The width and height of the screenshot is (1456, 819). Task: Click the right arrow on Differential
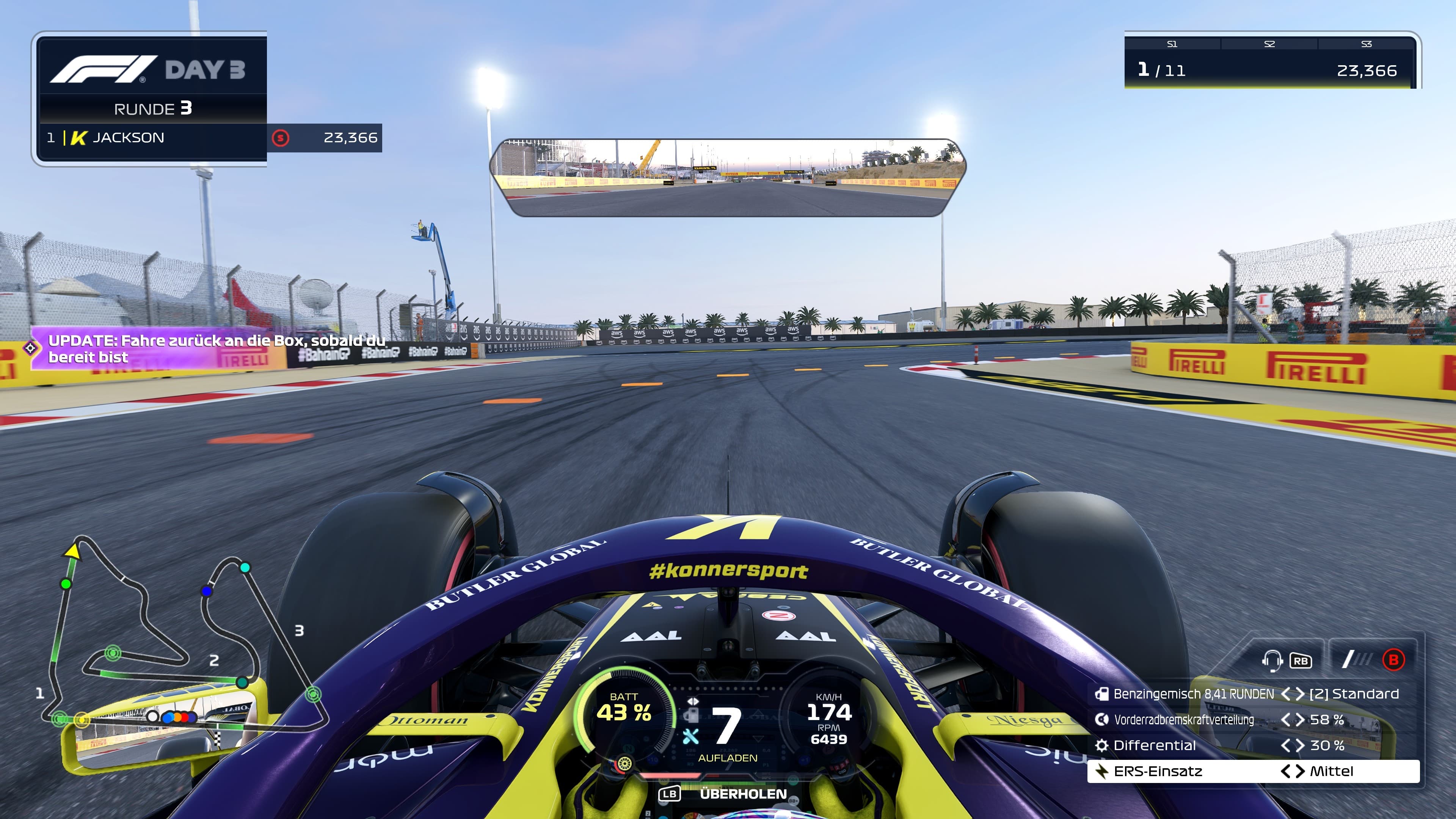click(1300, 745)
